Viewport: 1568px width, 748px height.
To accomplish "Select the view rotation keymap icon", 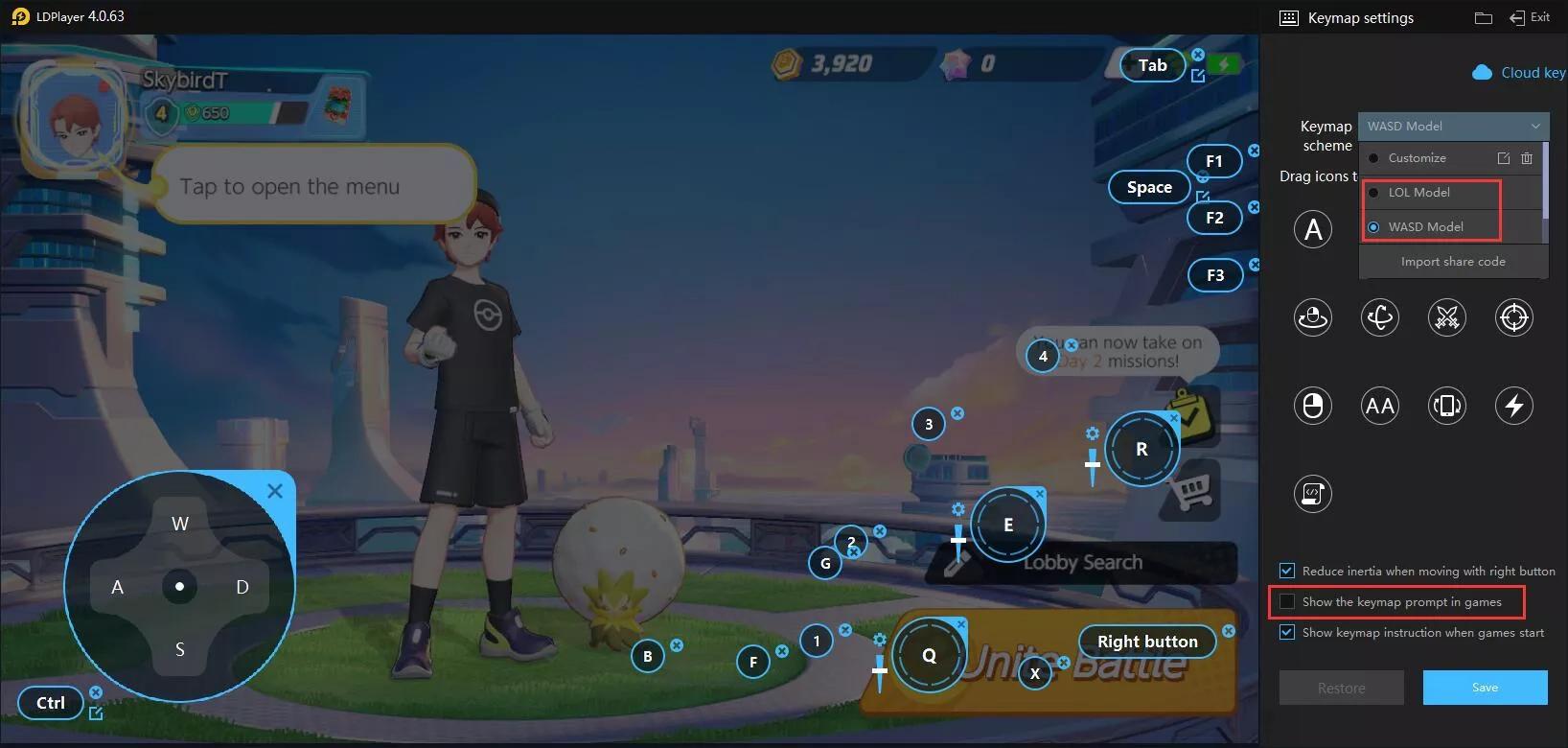I will point(1380,317).
